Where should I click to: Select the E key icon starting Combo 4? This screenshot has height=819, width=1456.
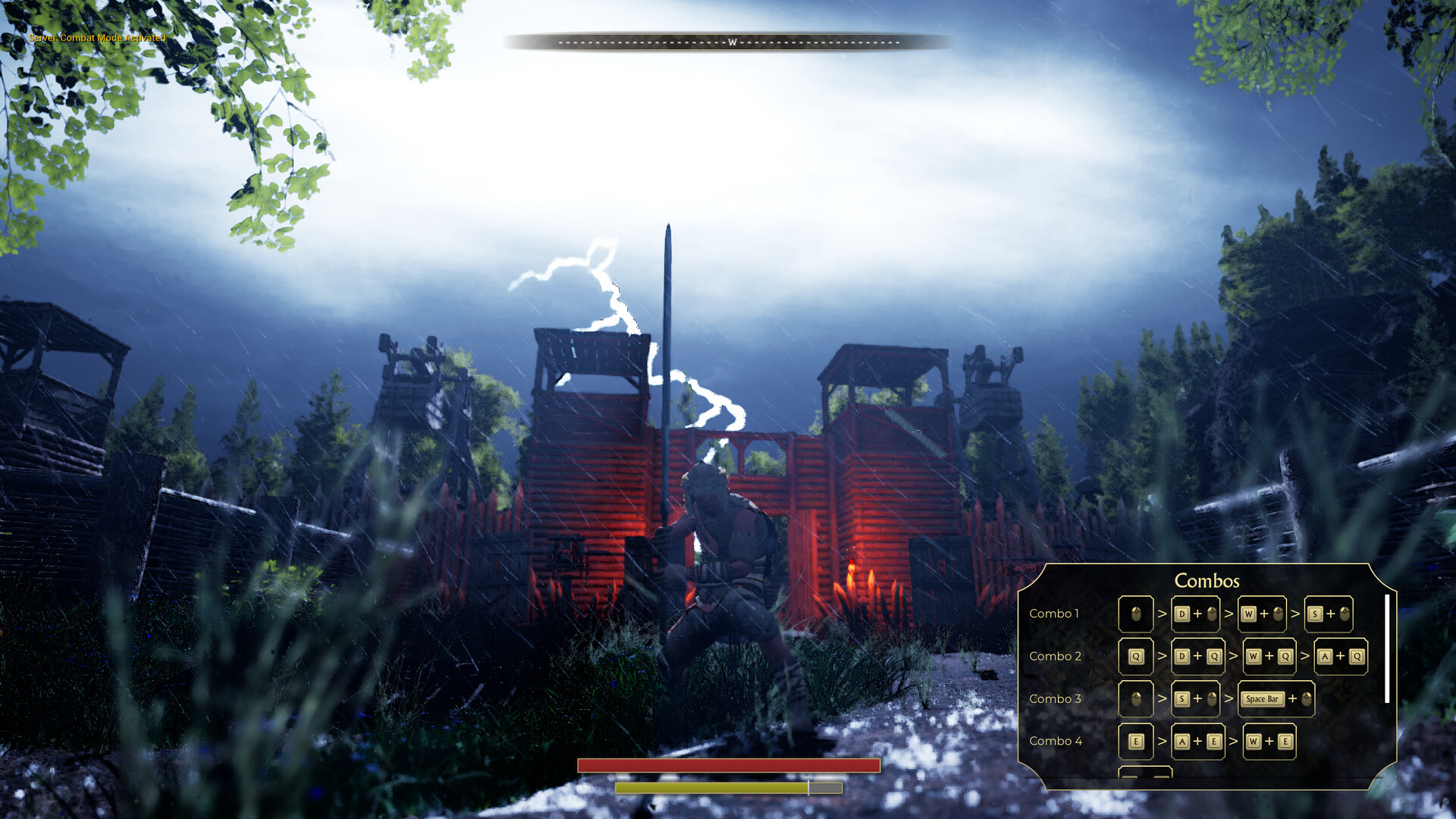[x=1135, y=741]
